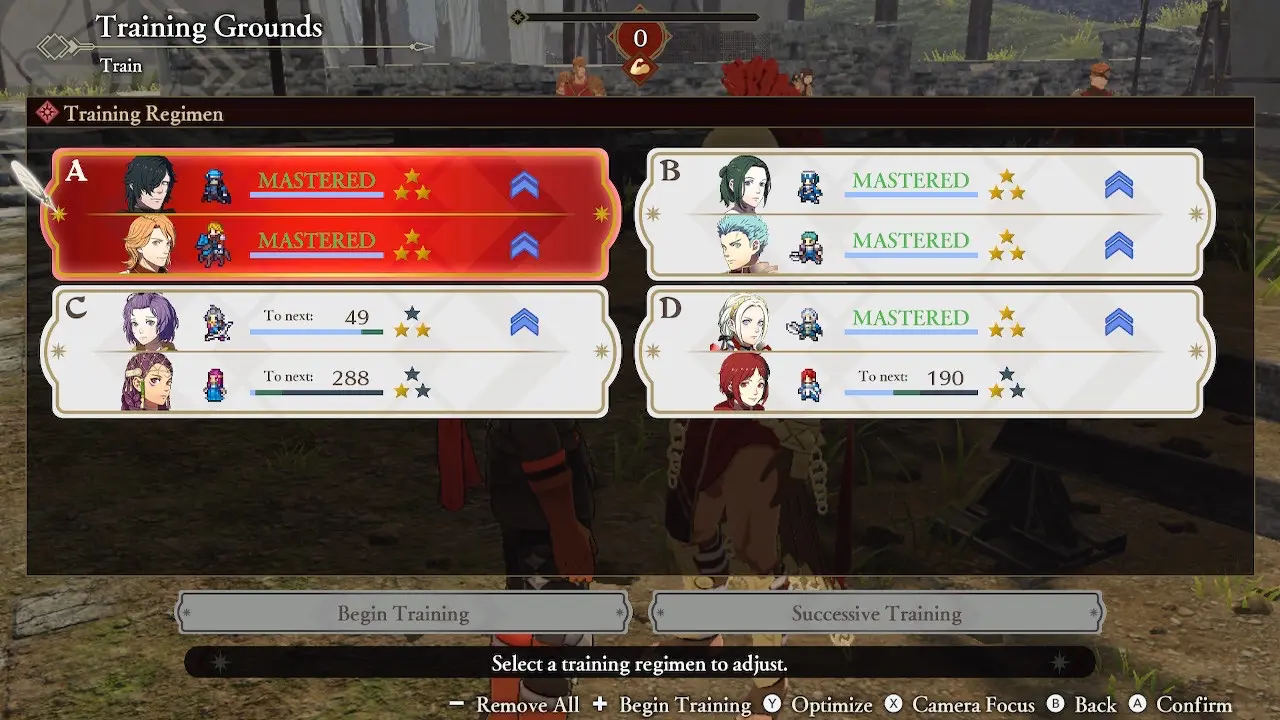The width and height of the screenshot is (1280, 720).
Task: Select Remove All from the control bar
Action: (x=527, y=705)
